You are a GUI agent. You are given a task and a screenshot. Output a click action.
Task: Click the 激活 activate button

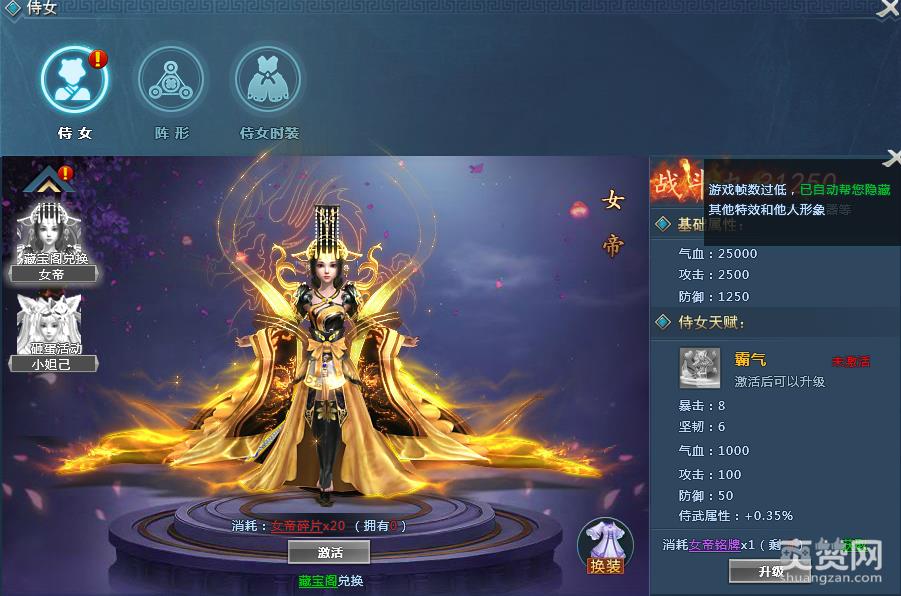coord(329,552)
